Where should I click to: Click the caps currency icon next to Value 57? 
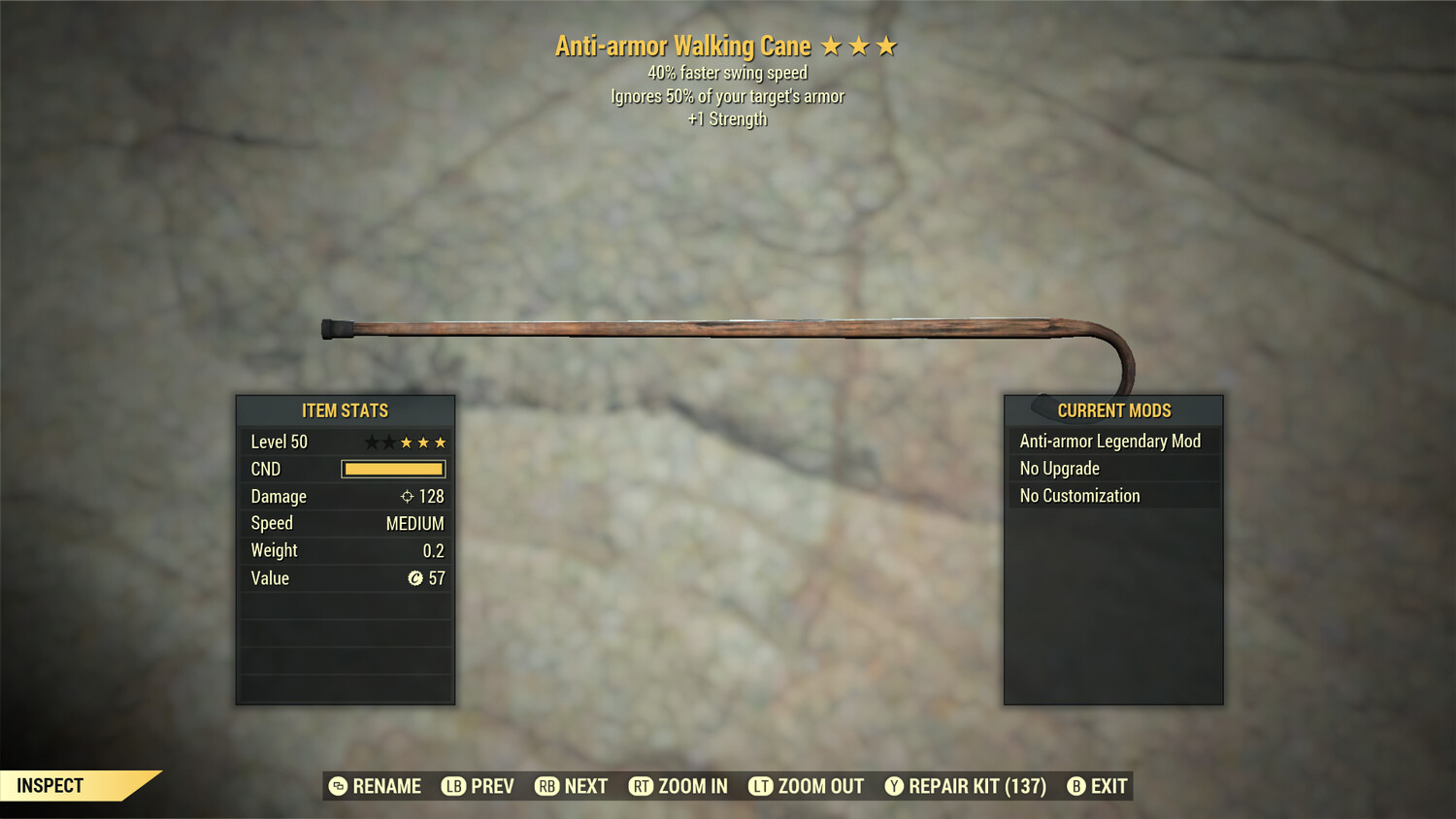coord(414,578)
